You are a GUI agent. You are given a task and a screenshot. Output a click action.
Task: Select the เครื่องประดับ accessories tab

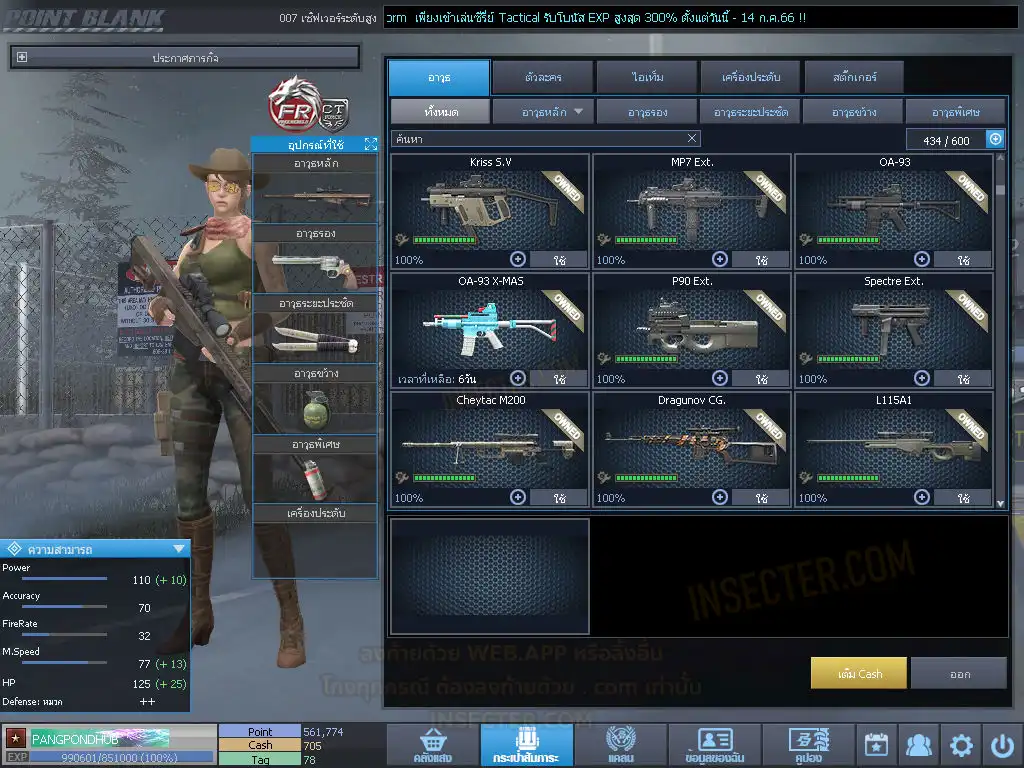749,77
